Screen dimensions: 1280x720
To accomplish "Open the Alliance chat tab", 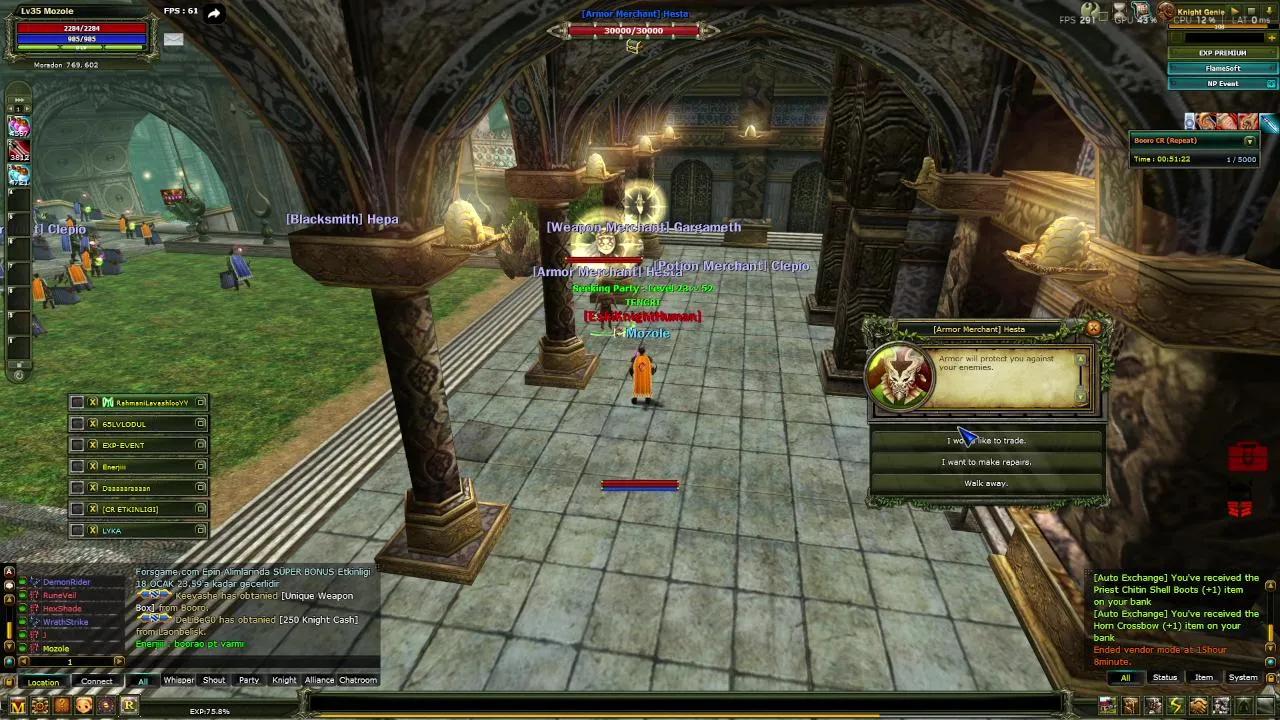I will 319,680.
